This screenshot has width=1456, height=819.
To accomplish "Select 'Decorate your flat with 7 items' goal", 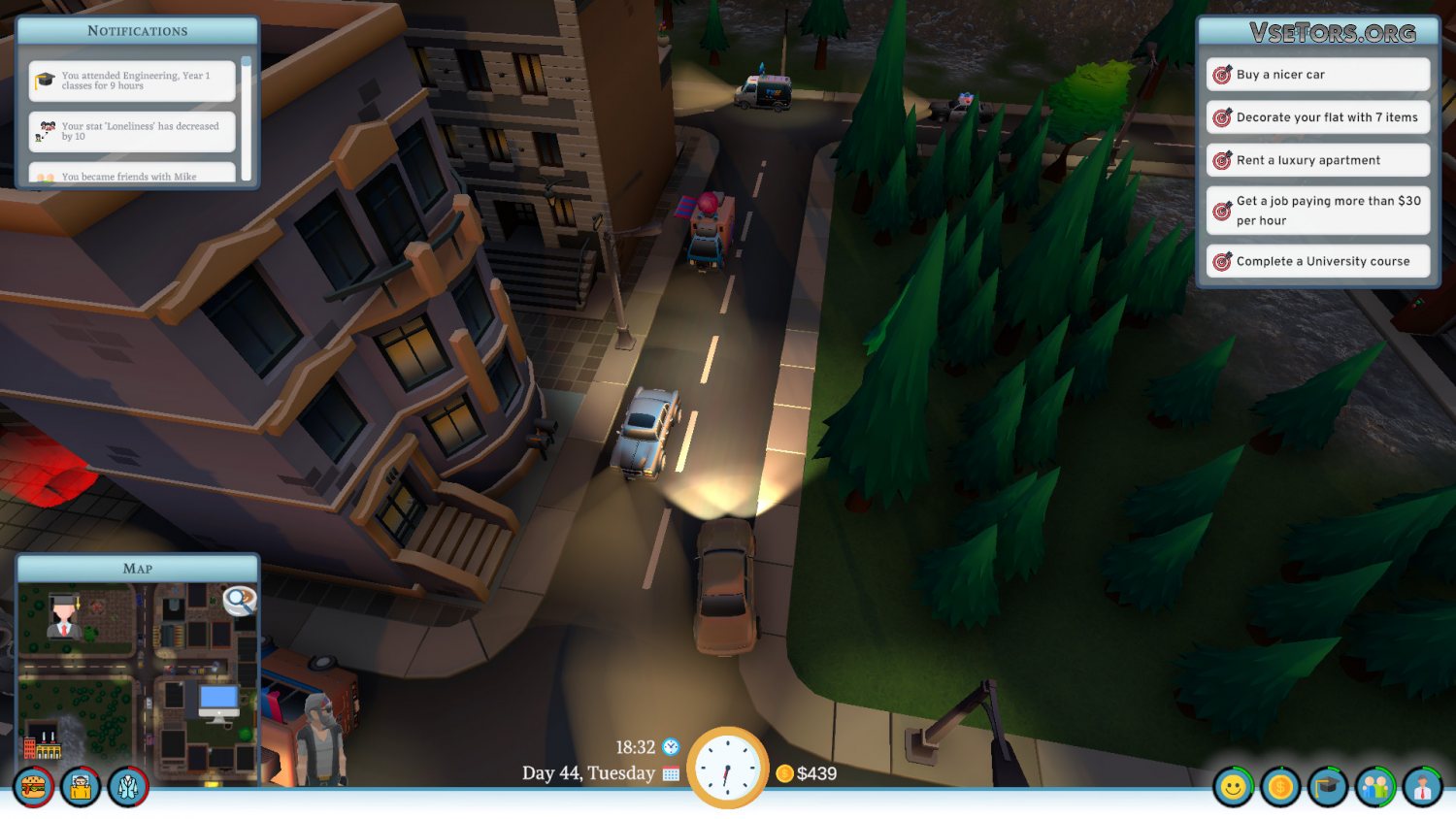I will (1317, 117).
